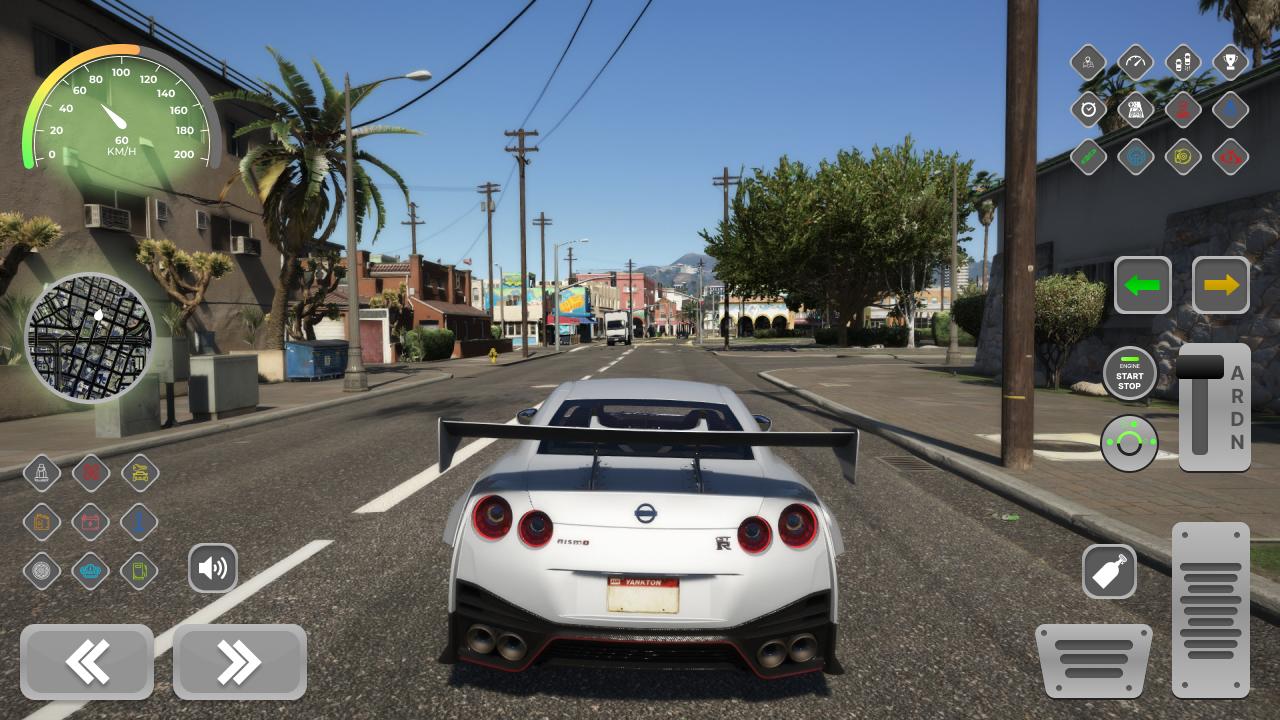Click the double right arrow button
Viewport: 1280px width, 720px height.
[x=238, y=662]
